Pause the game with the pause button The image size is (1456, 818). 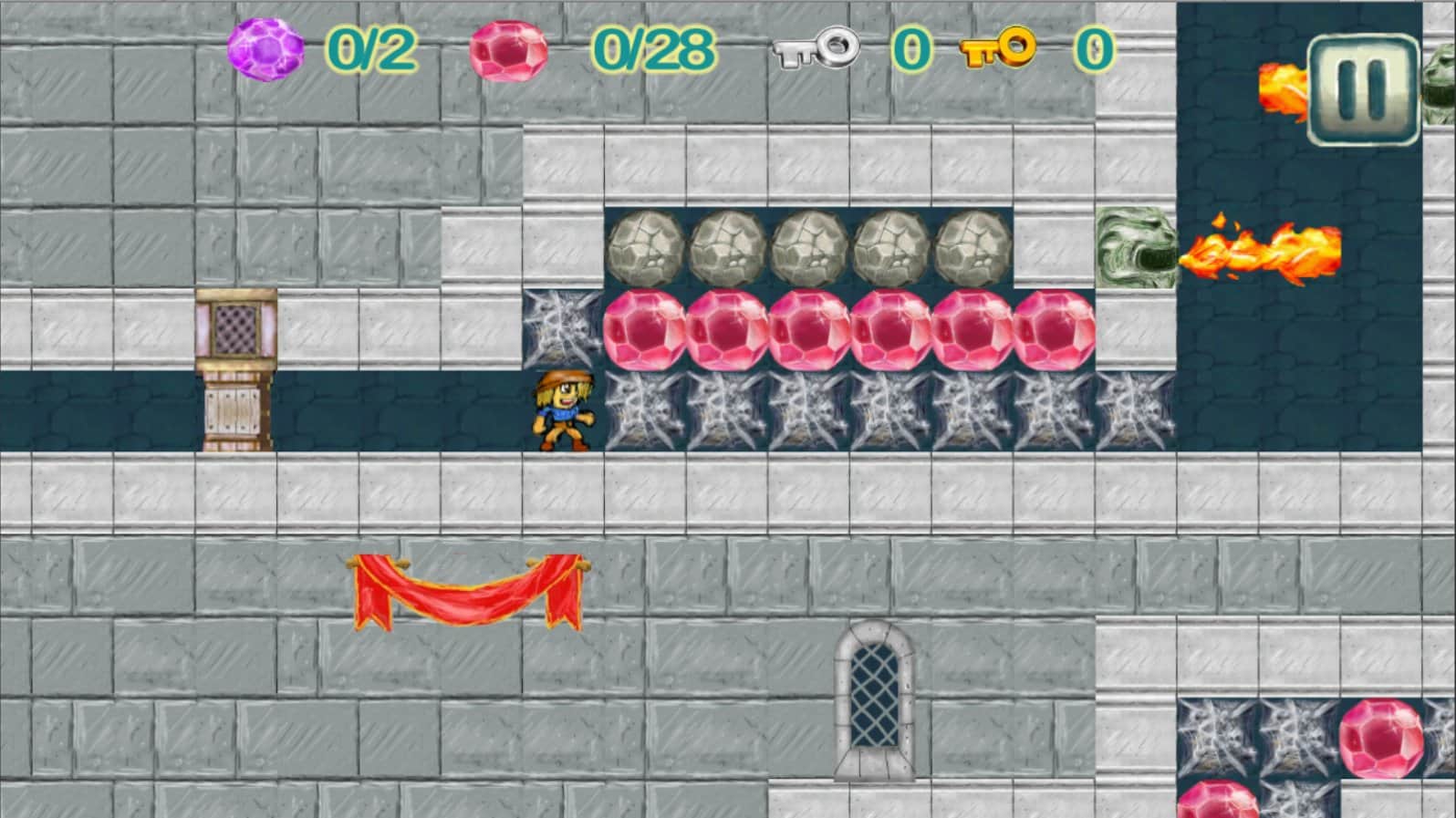[1364, 89]
